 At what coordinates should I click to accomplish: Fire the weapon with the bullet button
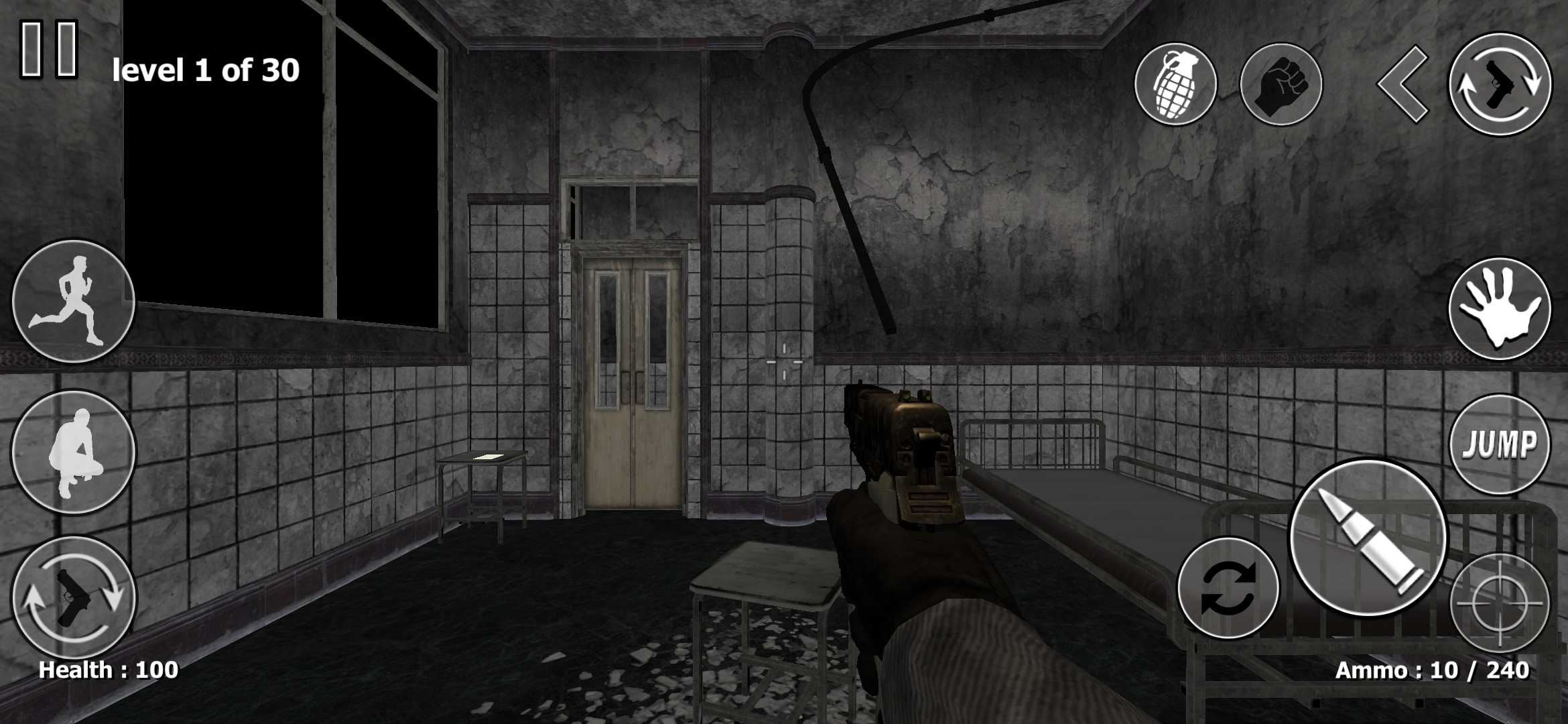[x=1368, y=538]
